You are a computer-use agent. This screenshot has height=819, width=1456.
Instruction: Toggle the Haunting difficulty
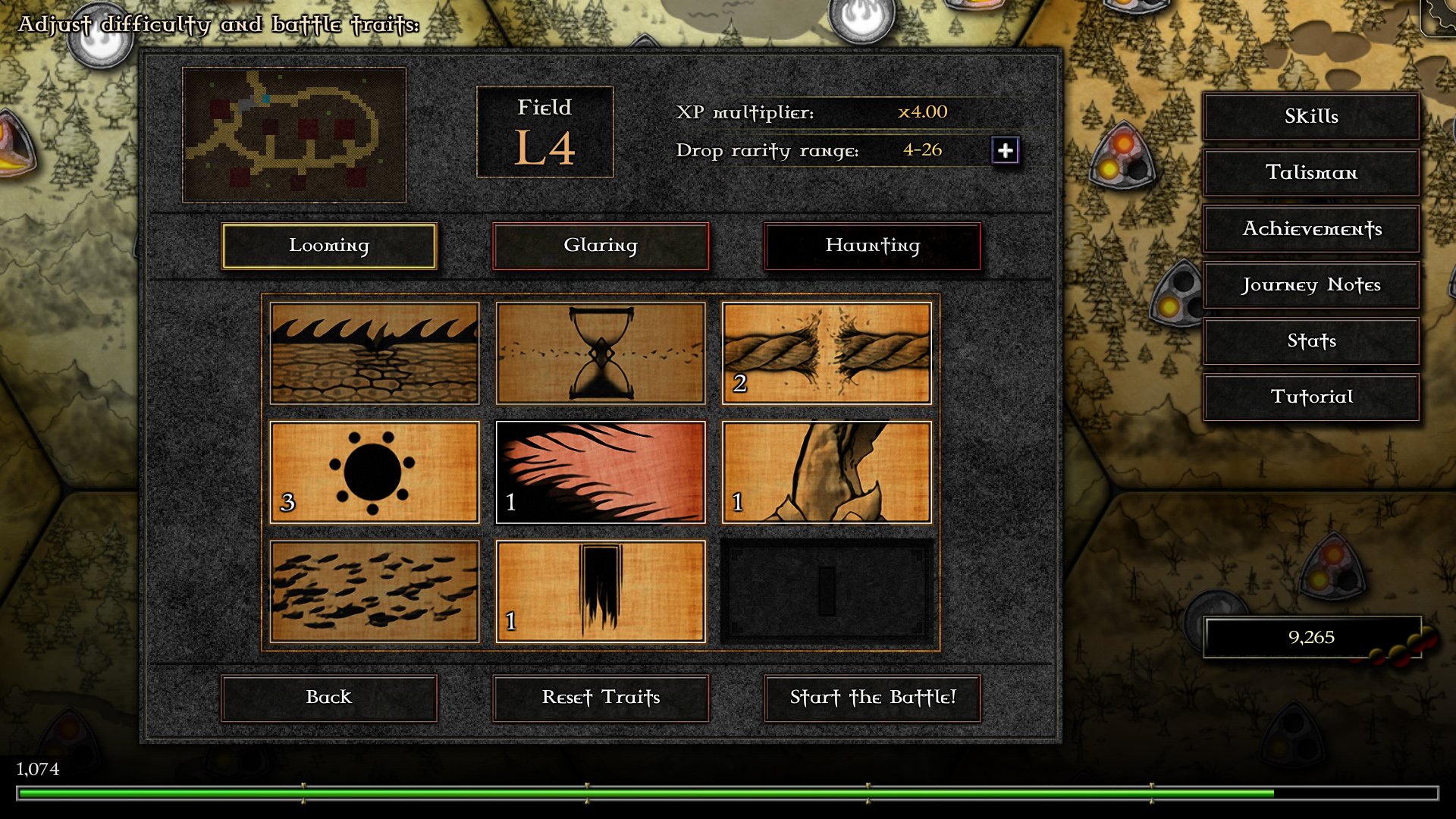872,246
